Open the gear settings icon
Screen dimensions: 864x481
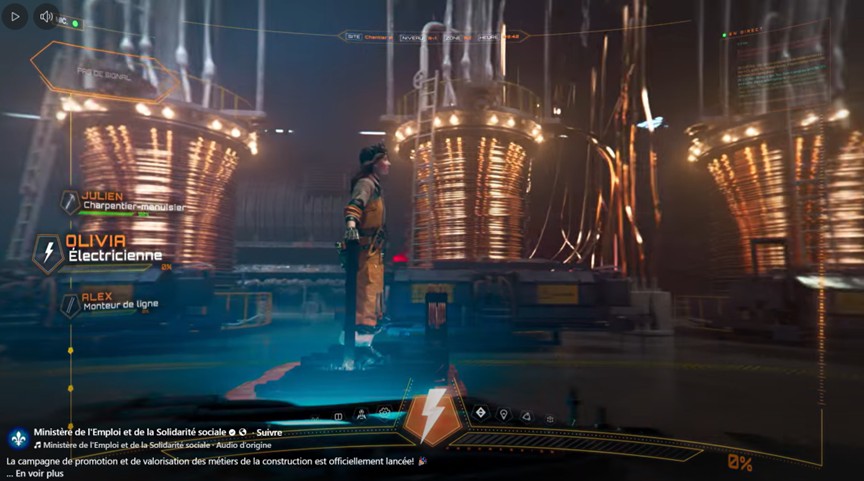[385, 413]
